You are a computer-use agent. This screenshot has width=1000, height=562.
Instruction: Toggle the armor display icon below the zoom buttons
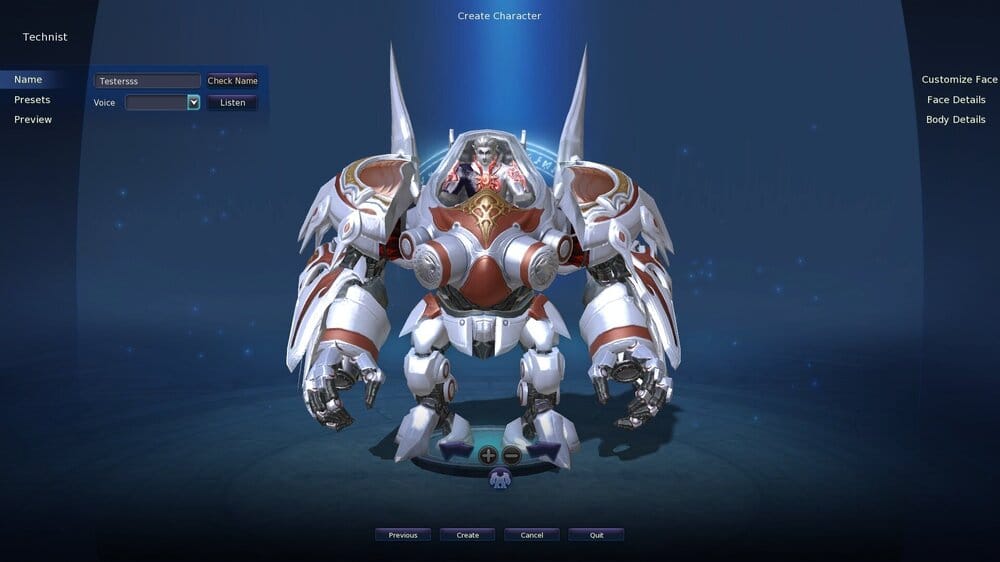(500, 479)
